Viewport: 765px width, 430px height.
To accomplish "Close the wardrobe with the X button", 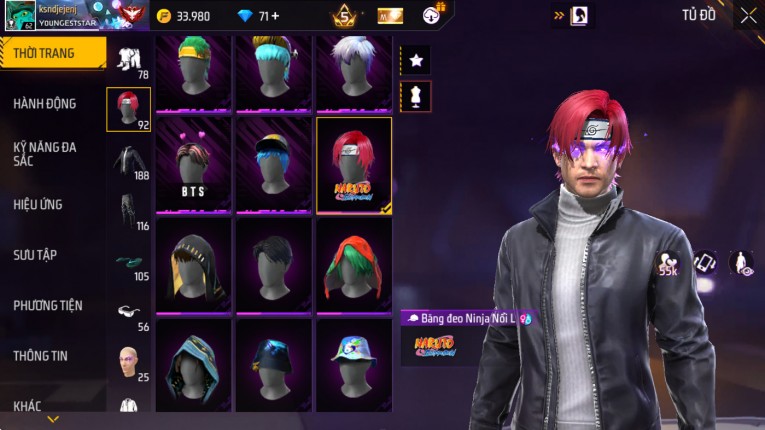I will coord(748,15).
